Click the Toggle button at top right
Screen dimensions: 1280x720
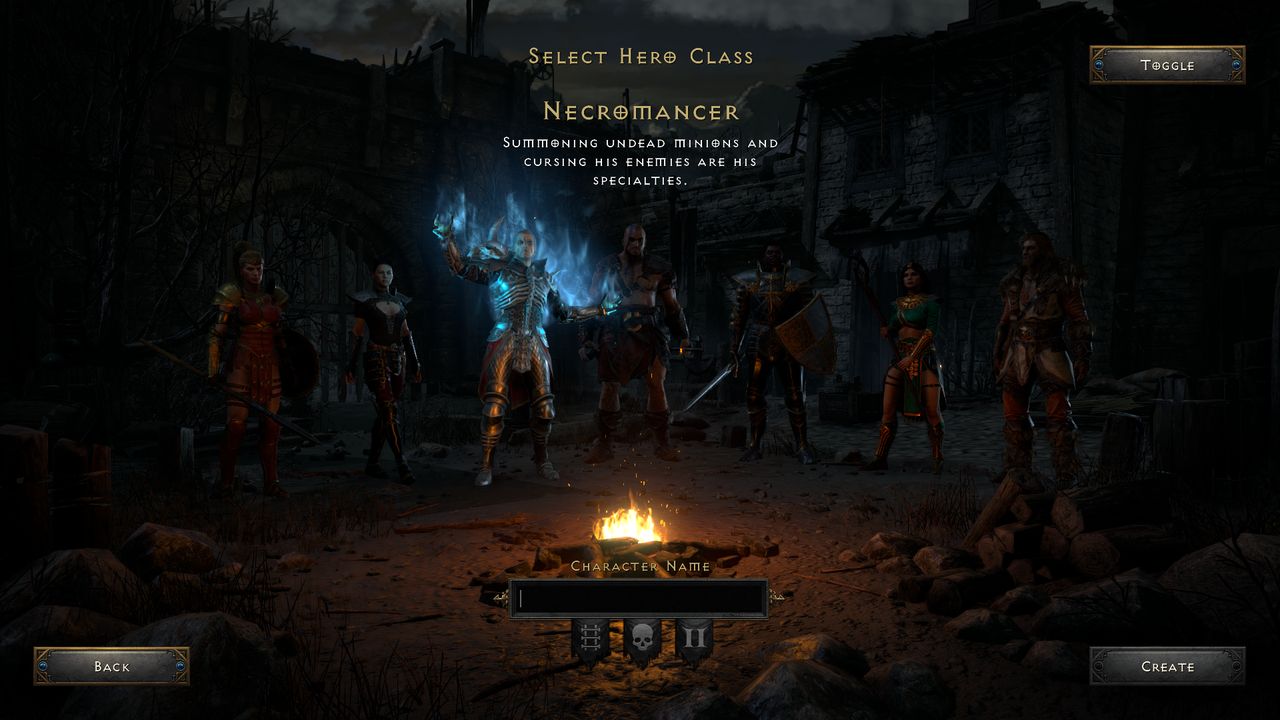point(1167,65)
